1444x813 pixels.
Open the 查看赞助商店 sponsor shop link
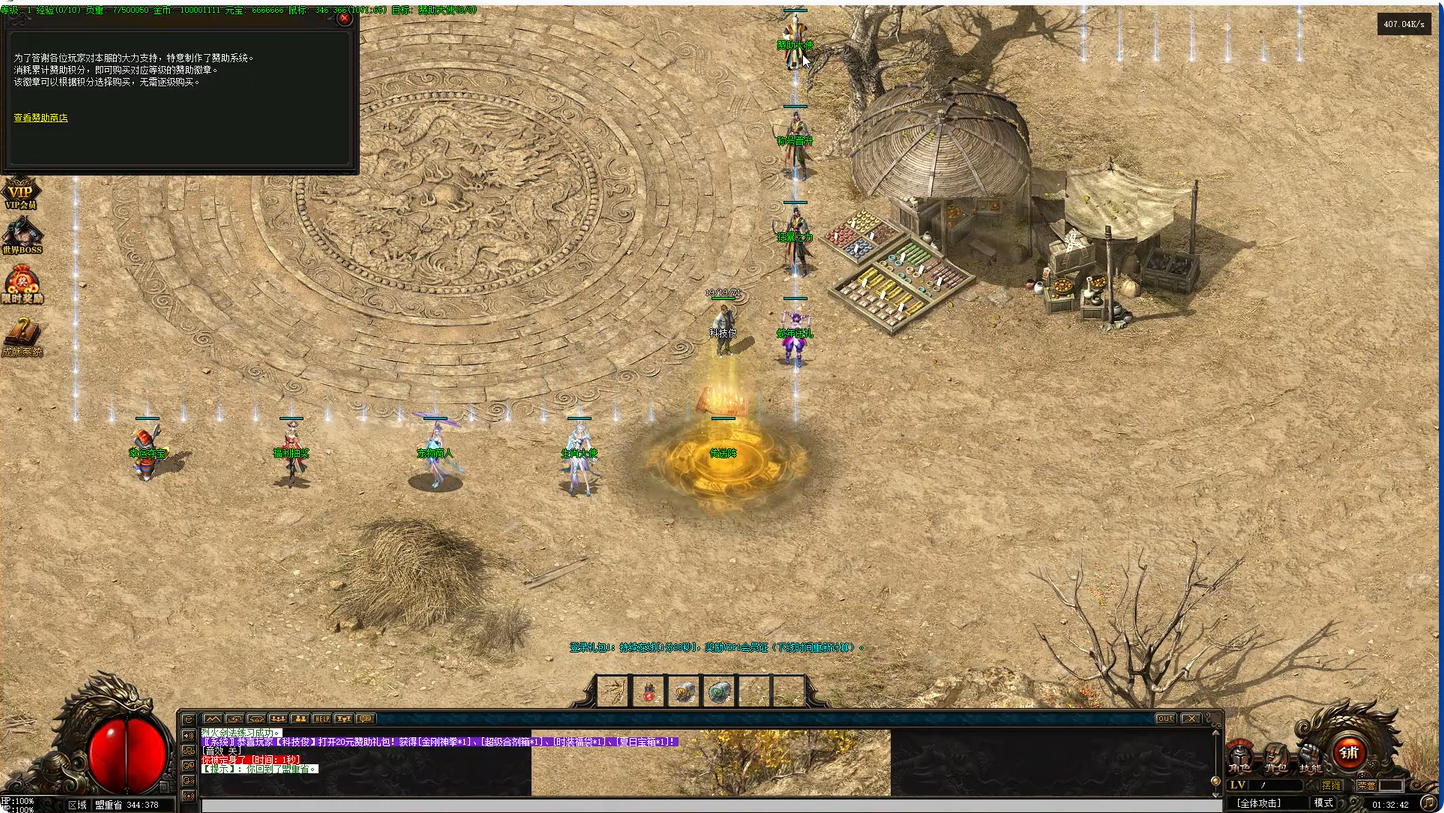click(41, 118)
